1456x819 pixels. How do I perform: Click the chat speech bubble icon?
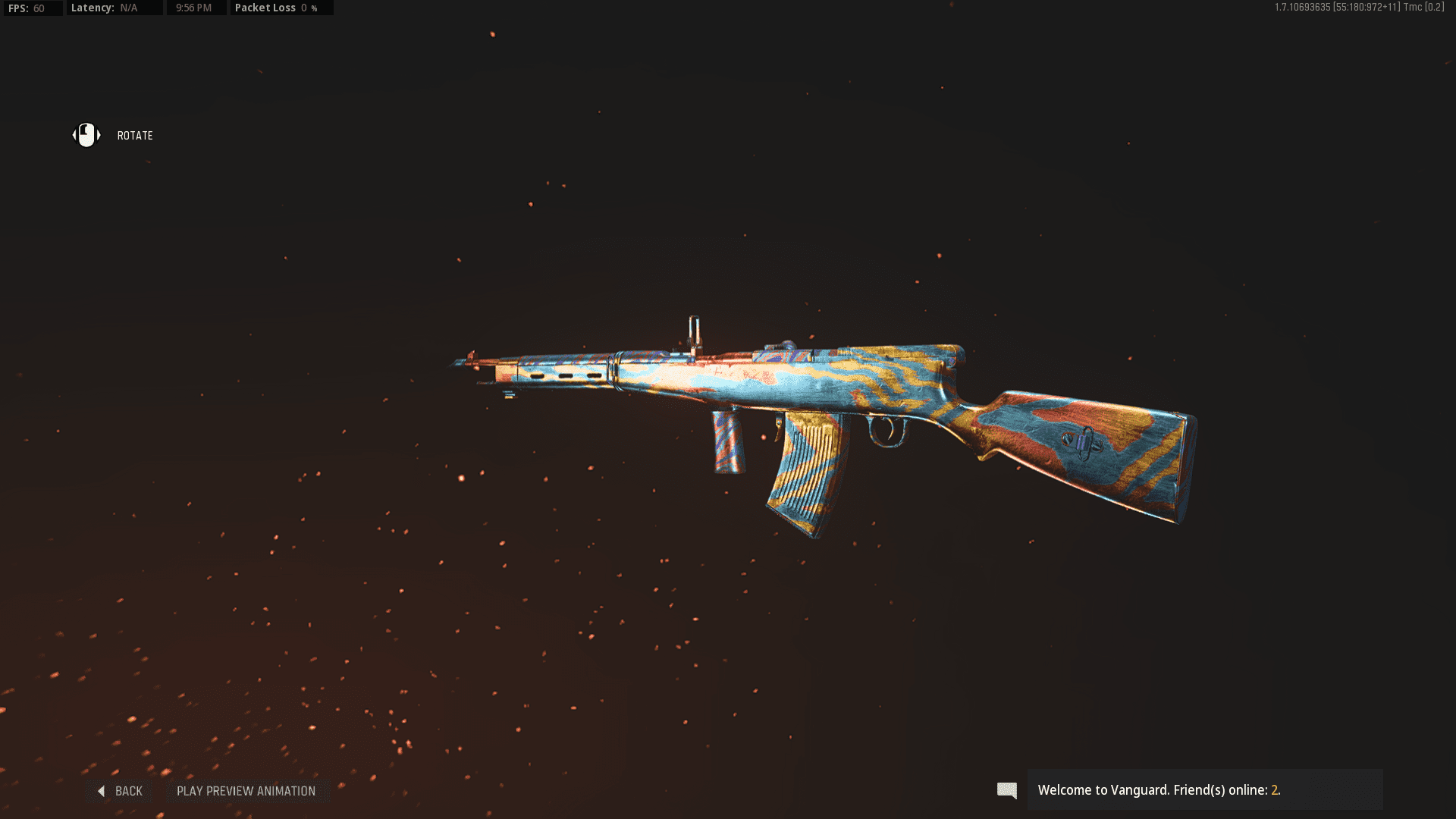point(1007,790)
